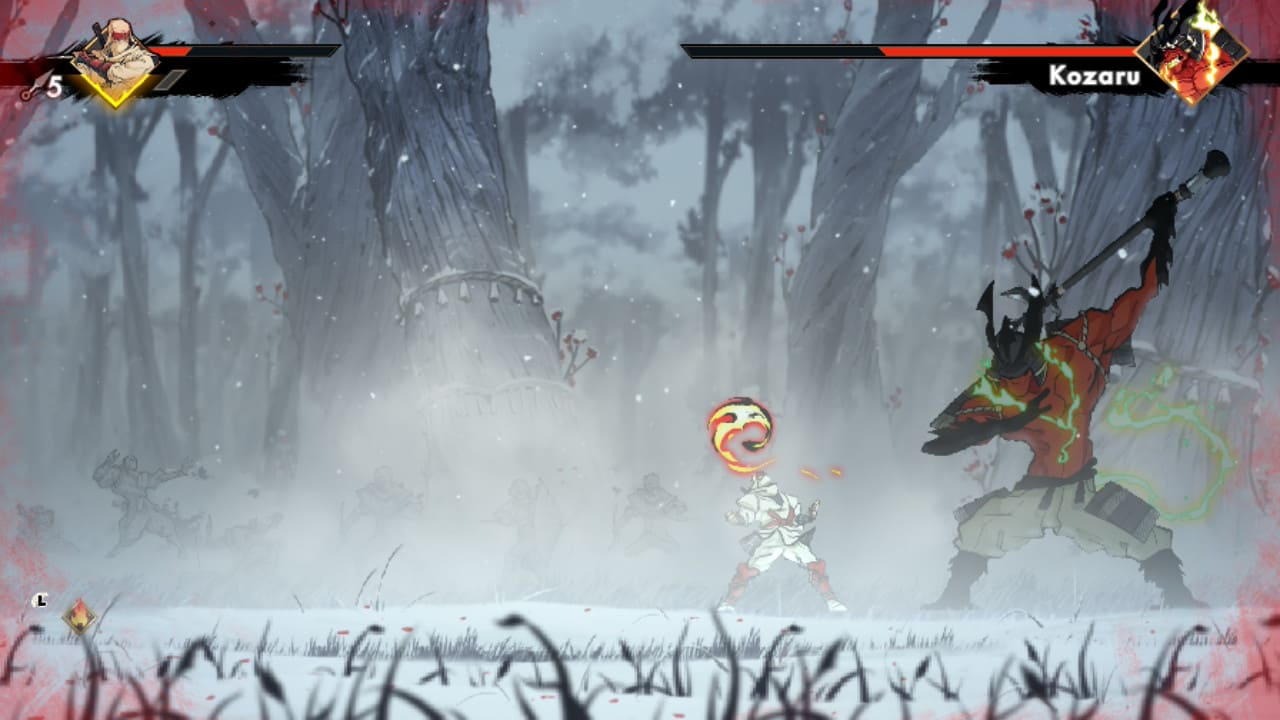Image resolution: width=1280 pixels, height=720 pixels.
Task: Select the white ninja player portrait
Action: click(x=114, y=60)
